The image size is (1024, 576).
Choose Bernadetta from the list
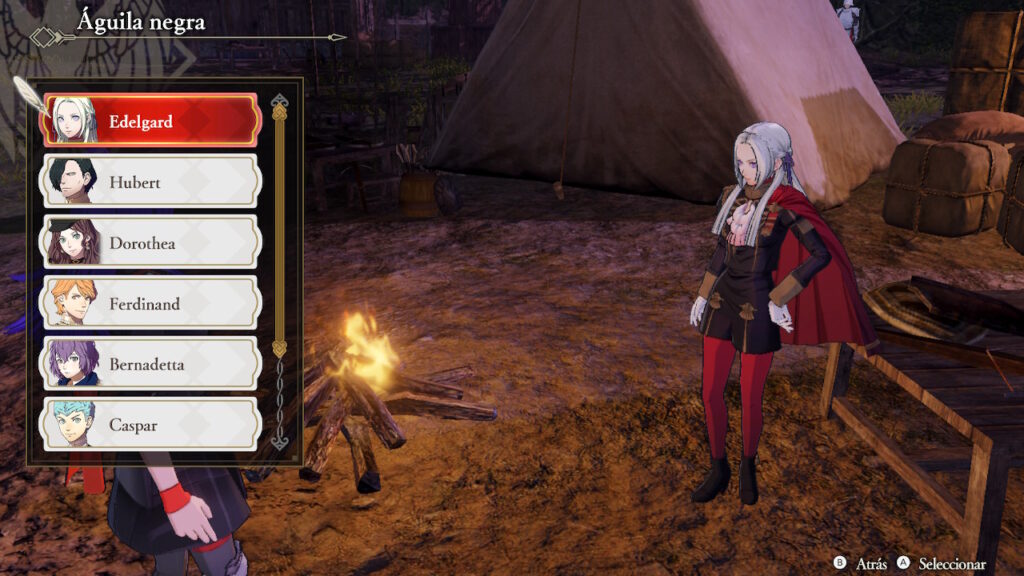click(150, 364)
